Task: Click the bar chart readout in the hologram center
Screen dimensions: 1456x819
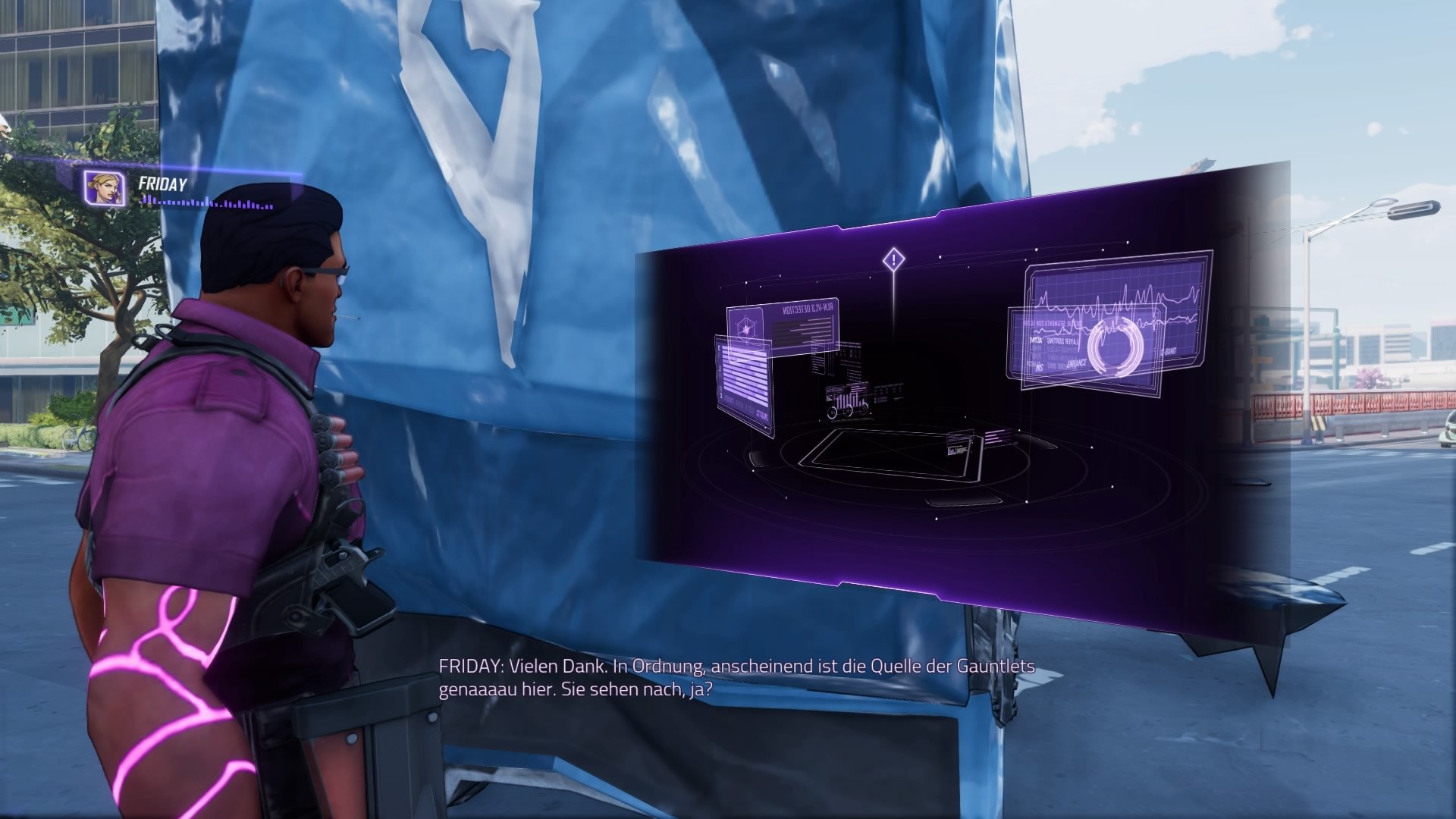Action: 850,396
